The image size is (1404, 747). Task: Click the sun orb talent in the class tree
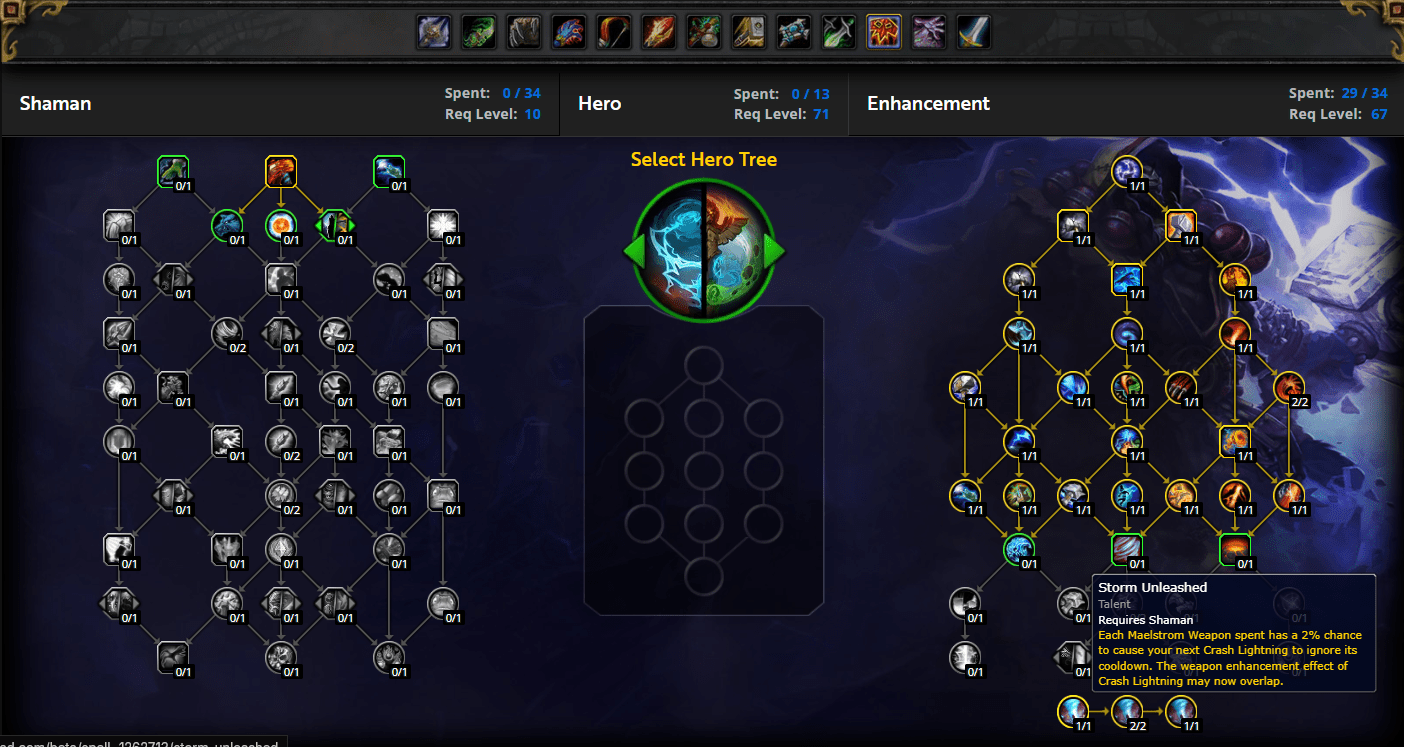point(281,224)
